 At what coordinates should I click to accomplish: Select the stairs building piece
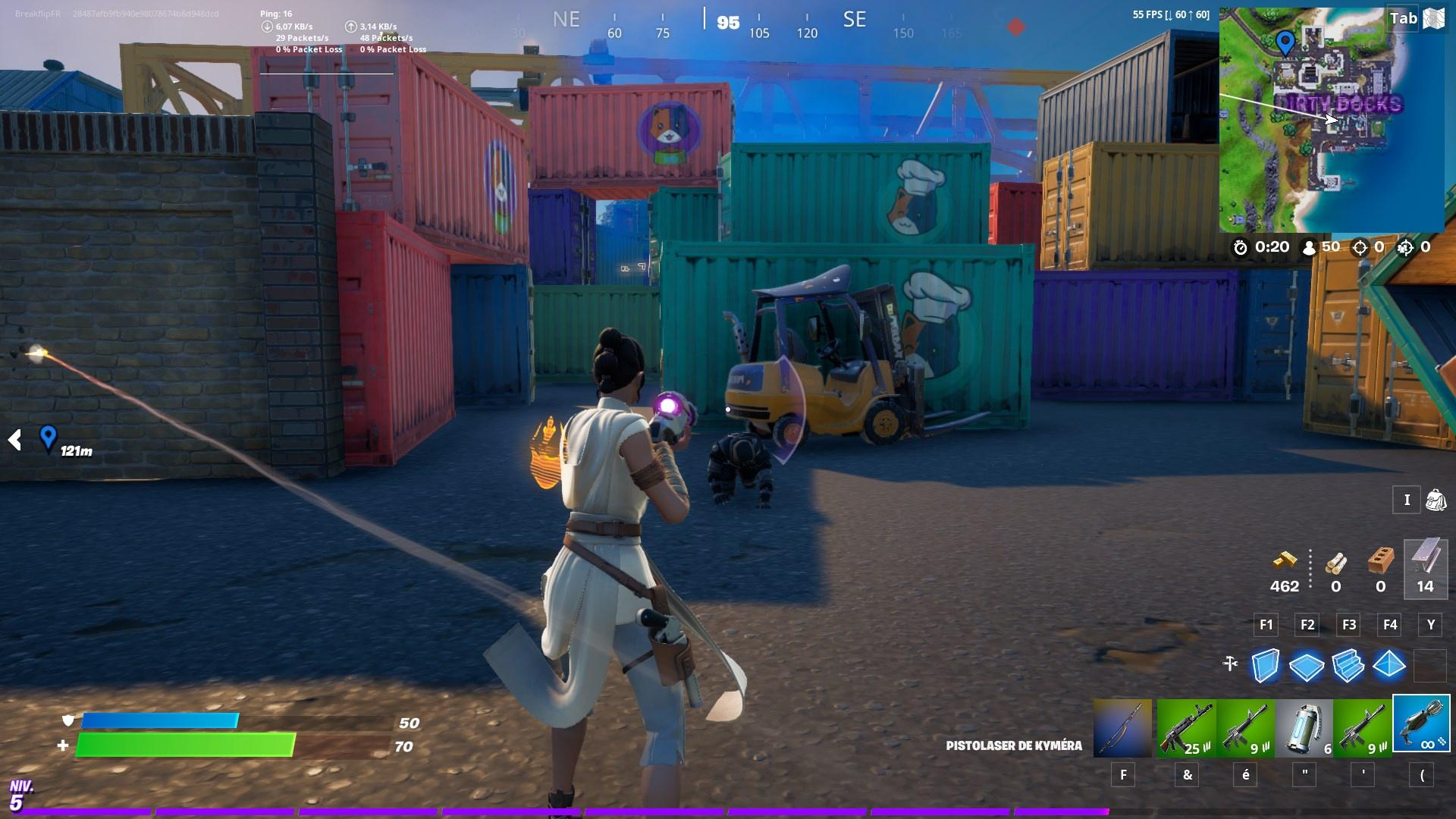(1348, 665)
